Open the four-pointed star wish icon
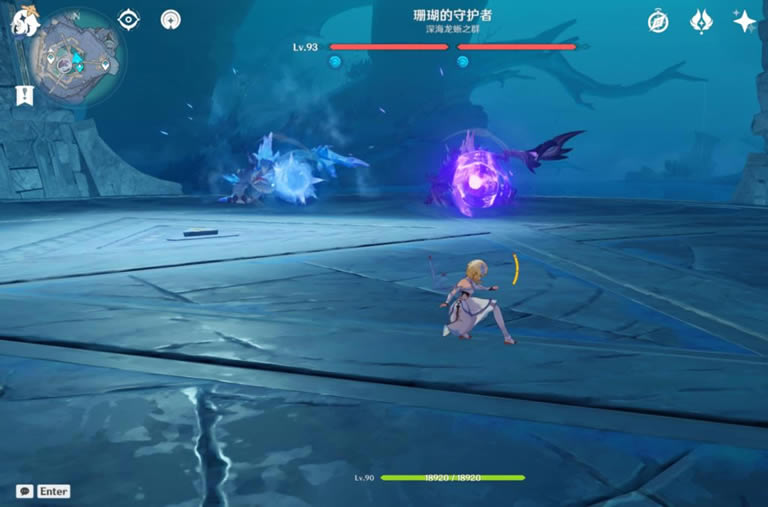The width and height of the screenshot is (768, 507). (x=744, y=21)
